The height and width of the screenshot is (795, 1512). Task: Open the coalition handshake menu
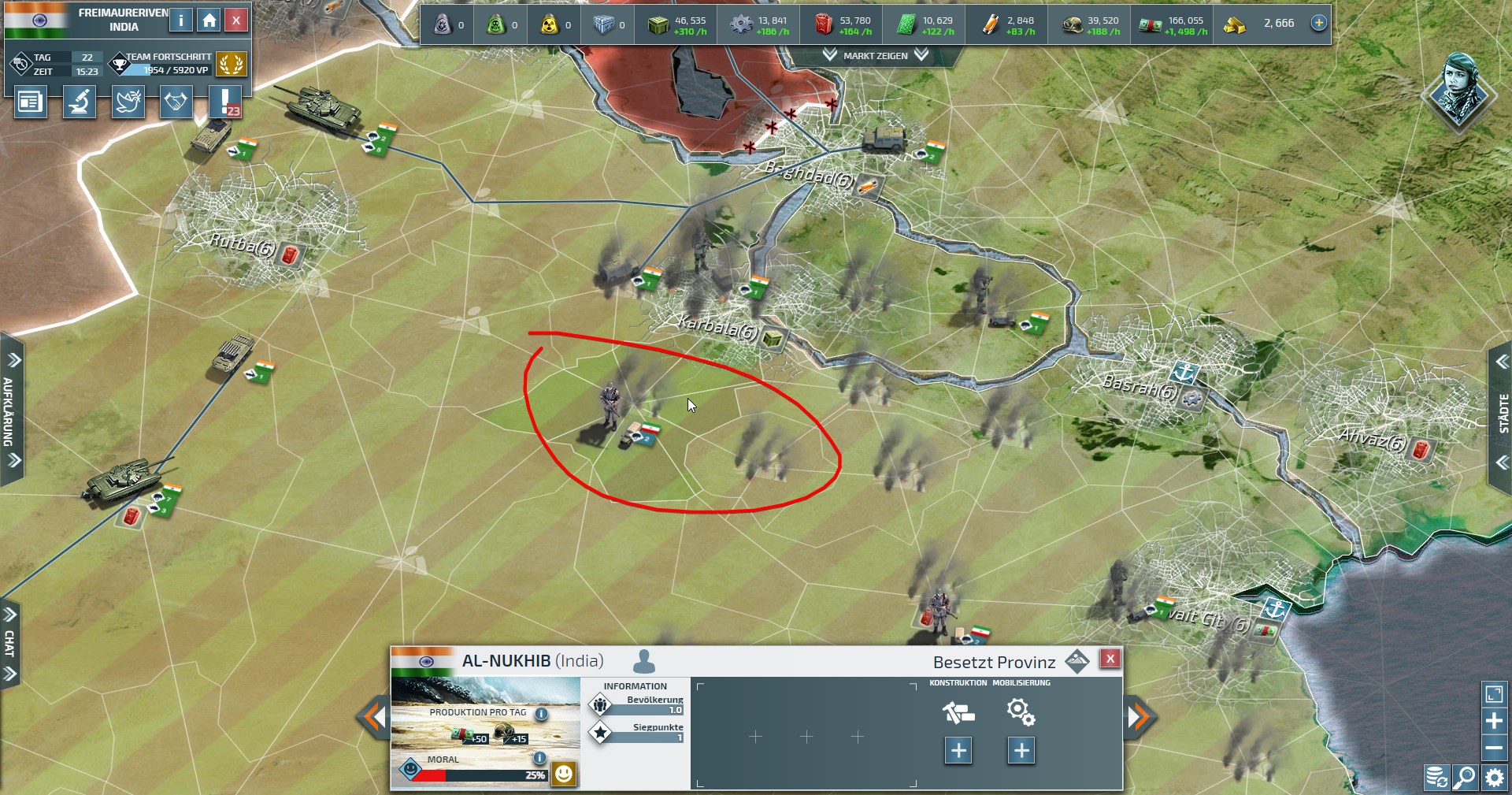tap(176, 102)
